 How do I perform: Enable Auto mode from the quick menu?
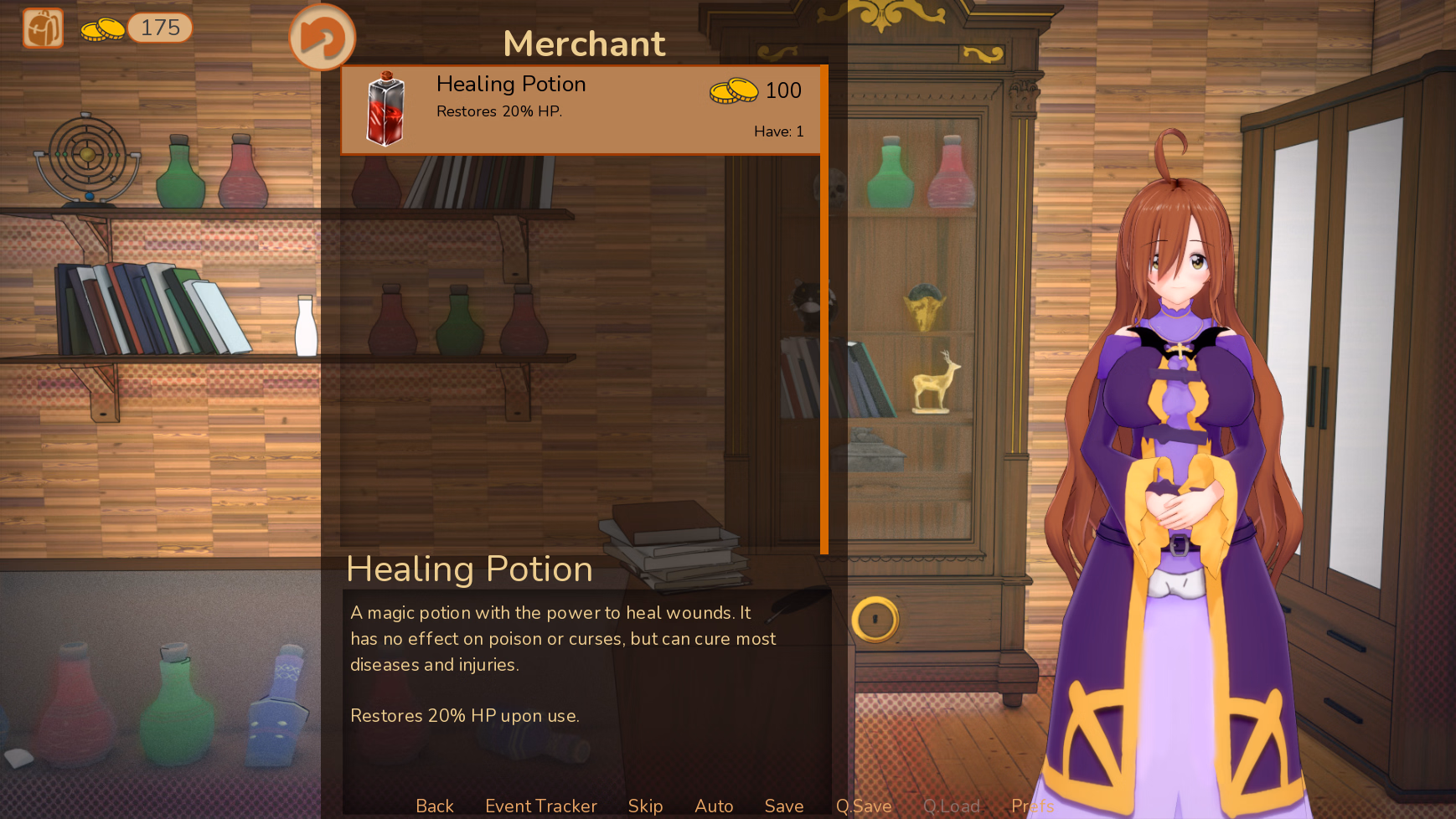point(713,806)
